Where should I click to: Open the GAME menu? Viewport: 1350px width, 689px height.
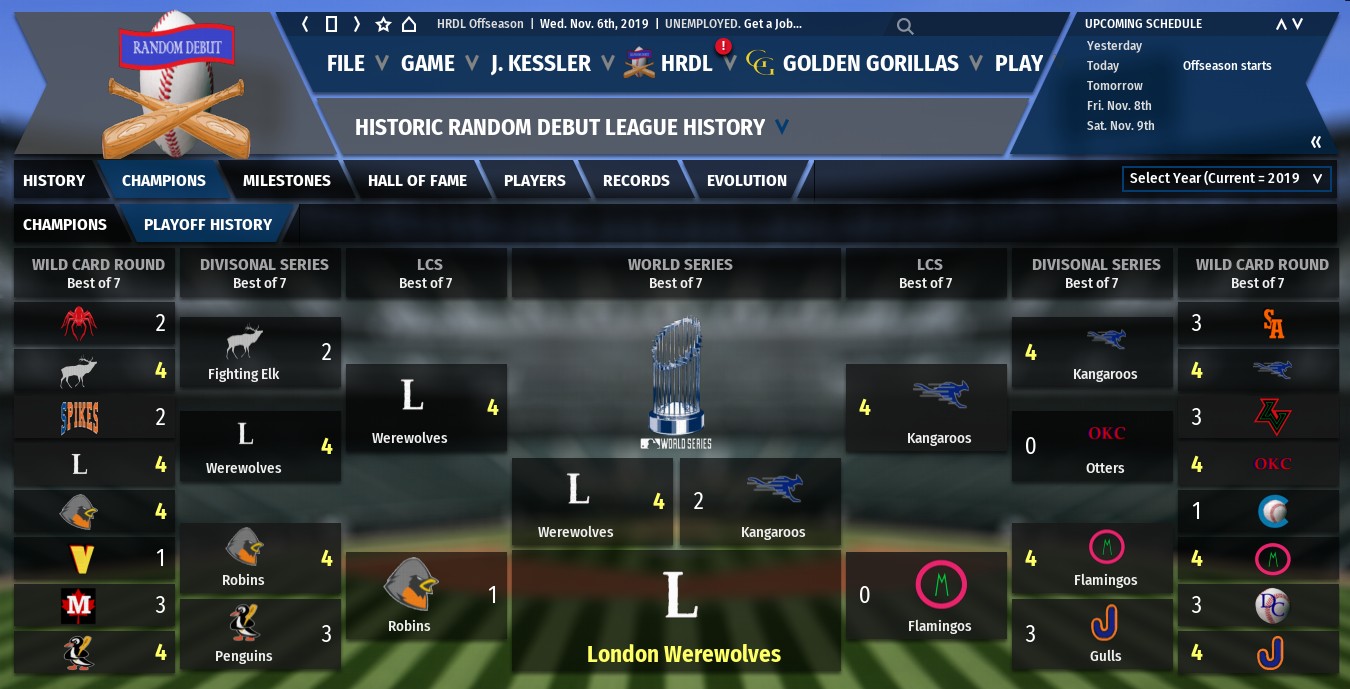428,63
